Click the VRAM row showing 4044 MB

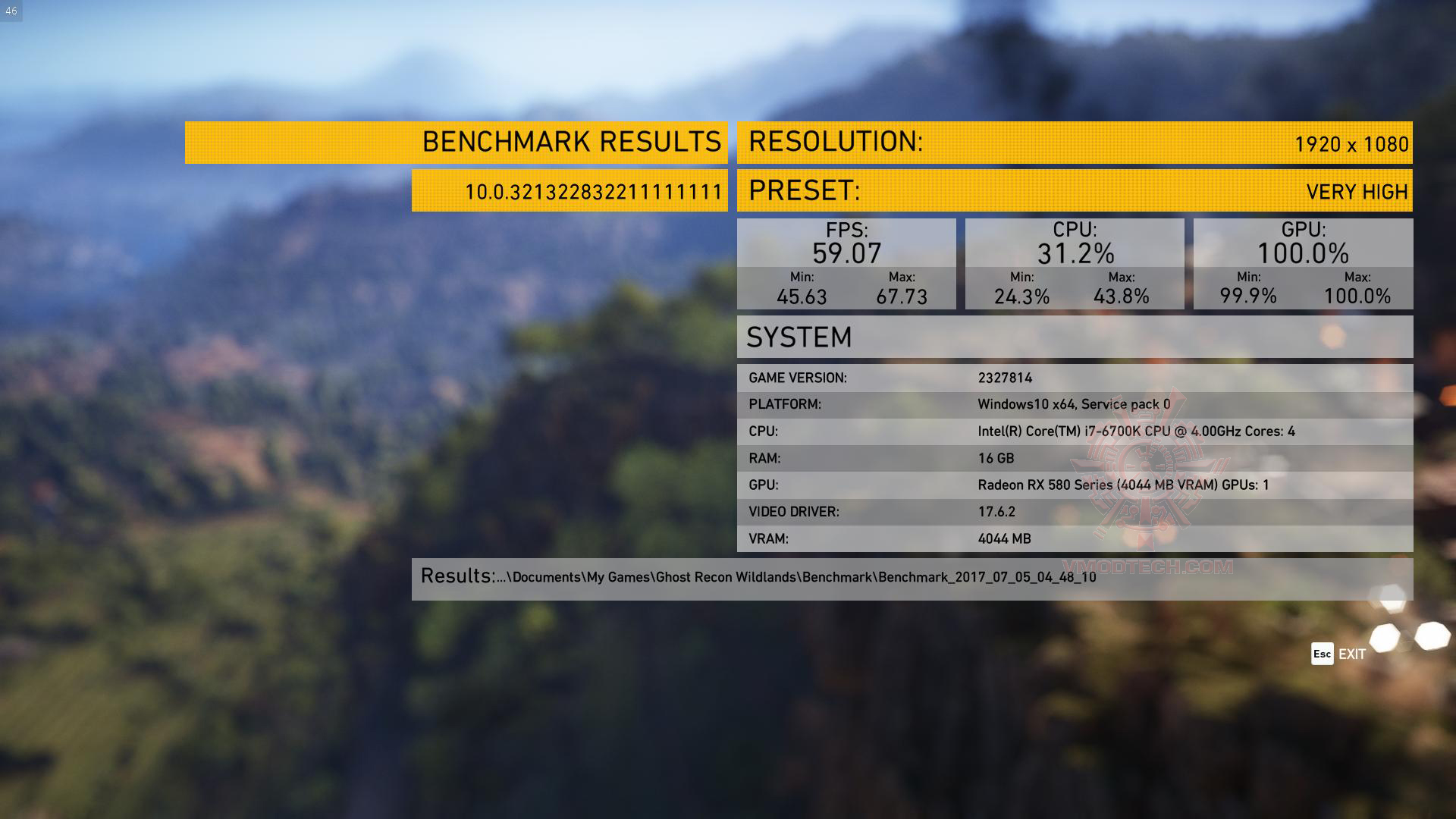(x=1073, y=538)
